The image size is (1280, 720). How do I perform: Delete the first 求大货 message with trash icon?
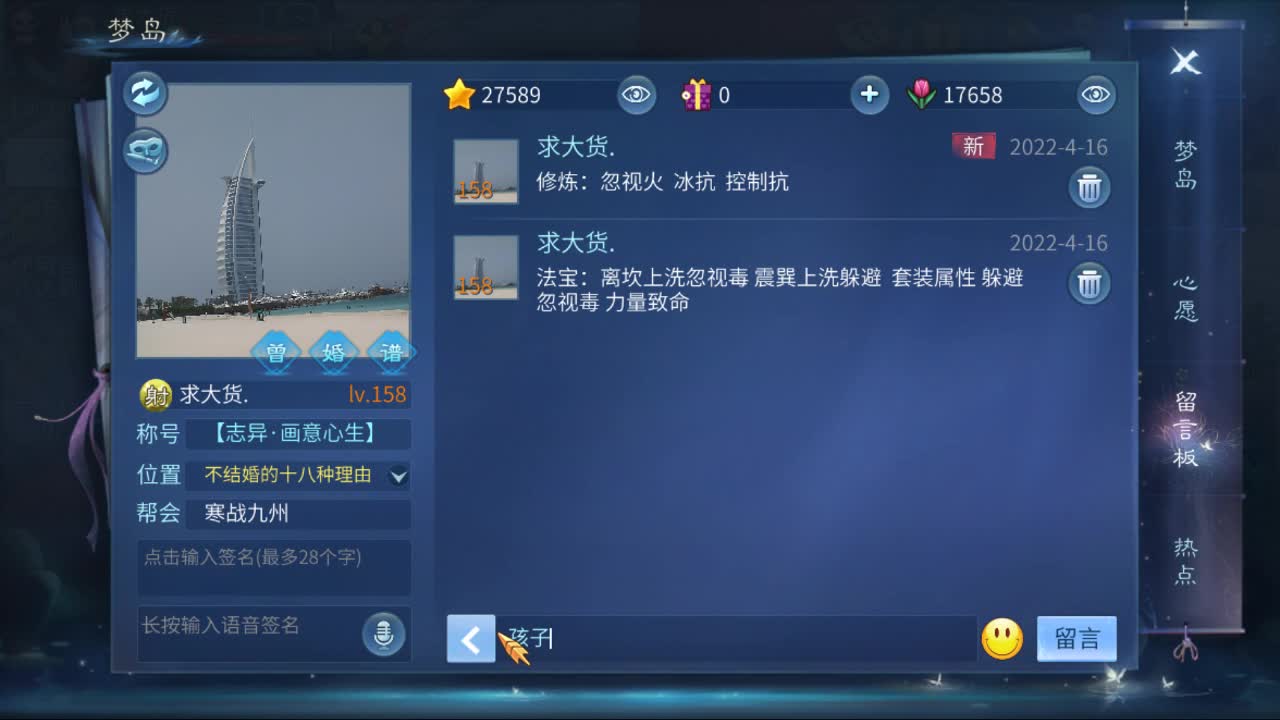tap(1089, 187)
